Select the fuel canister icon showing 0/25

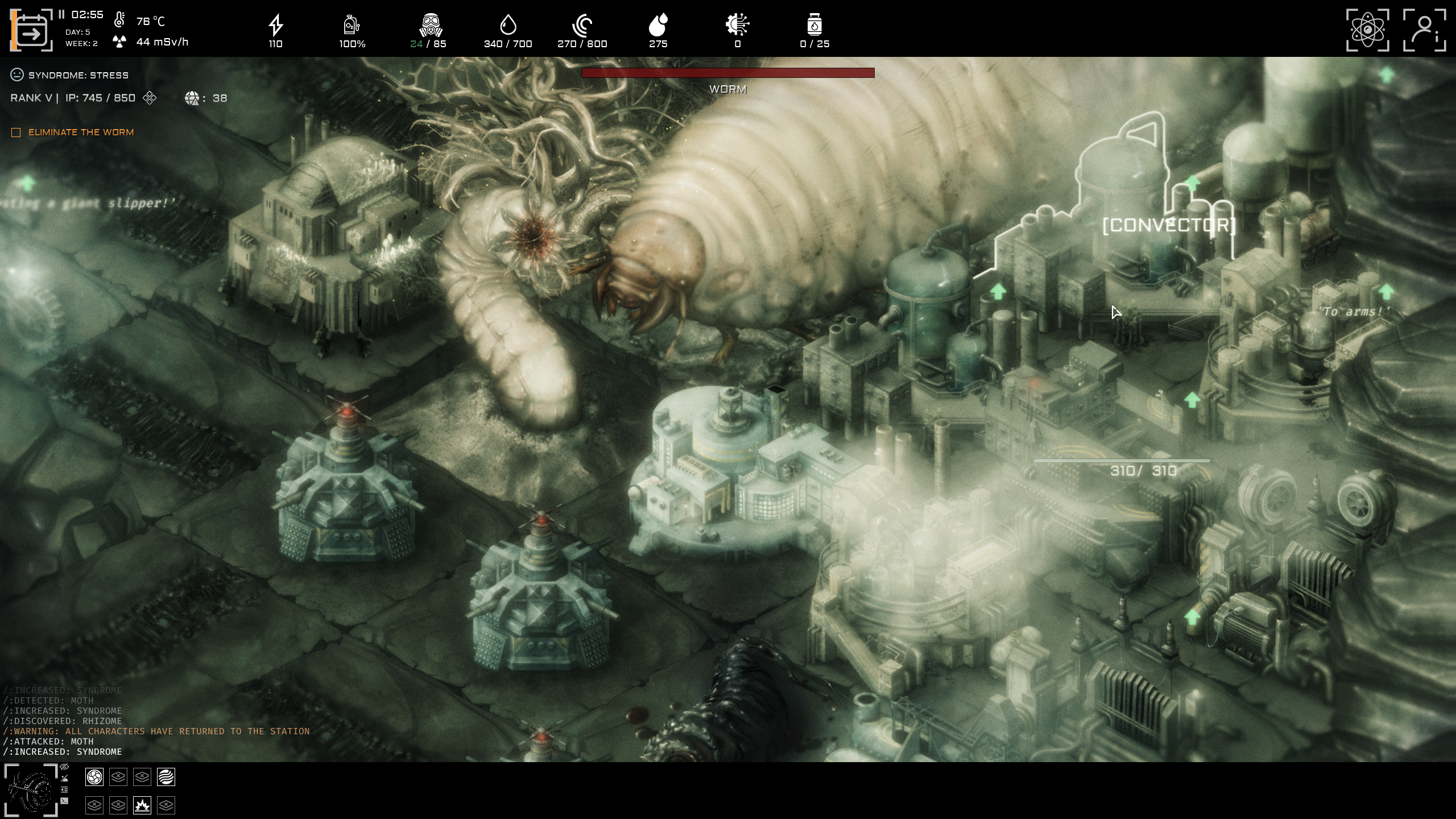tap(814, 26)
